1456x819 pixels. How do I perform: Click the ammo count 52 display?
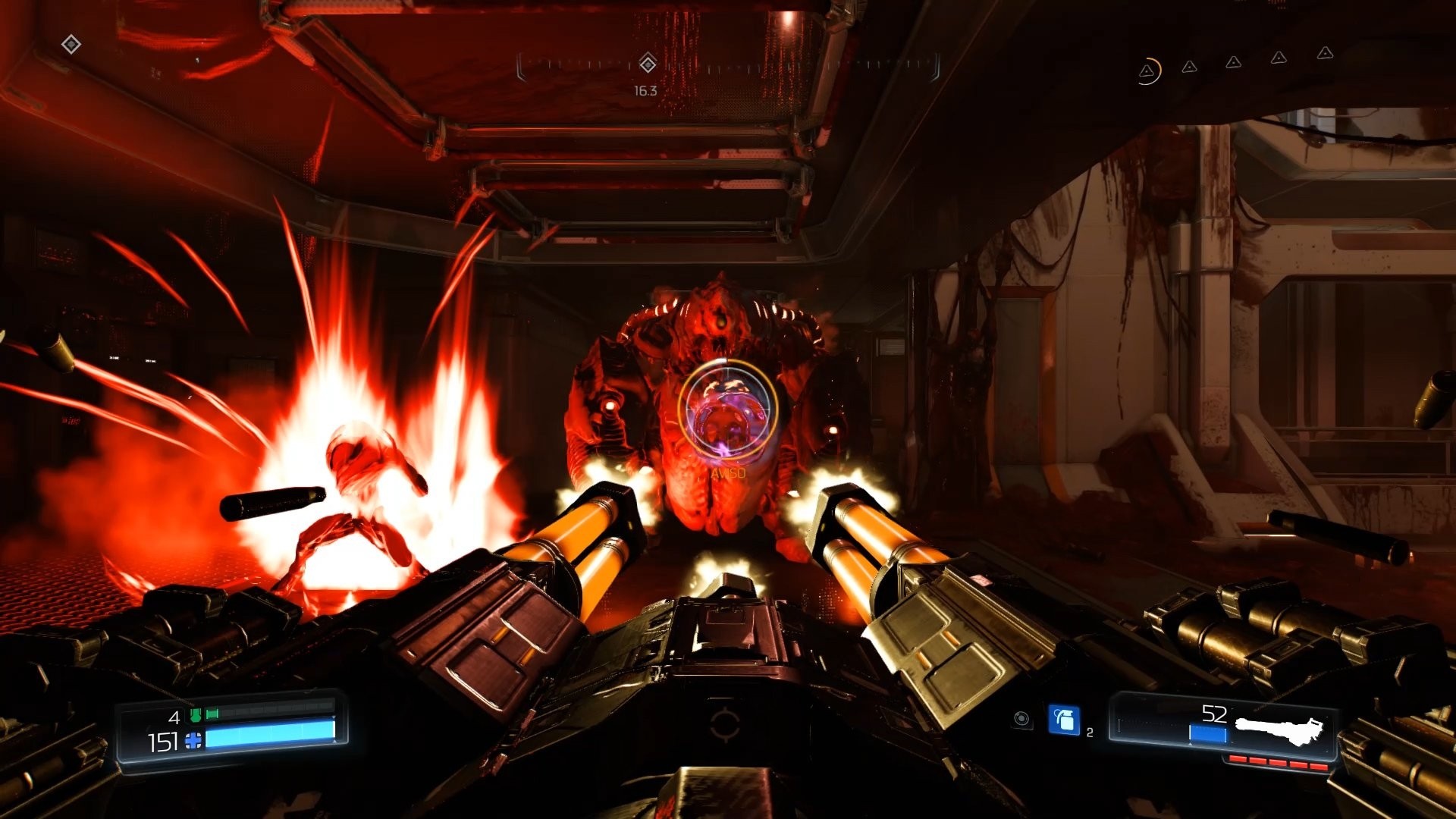coord(1213,712)
